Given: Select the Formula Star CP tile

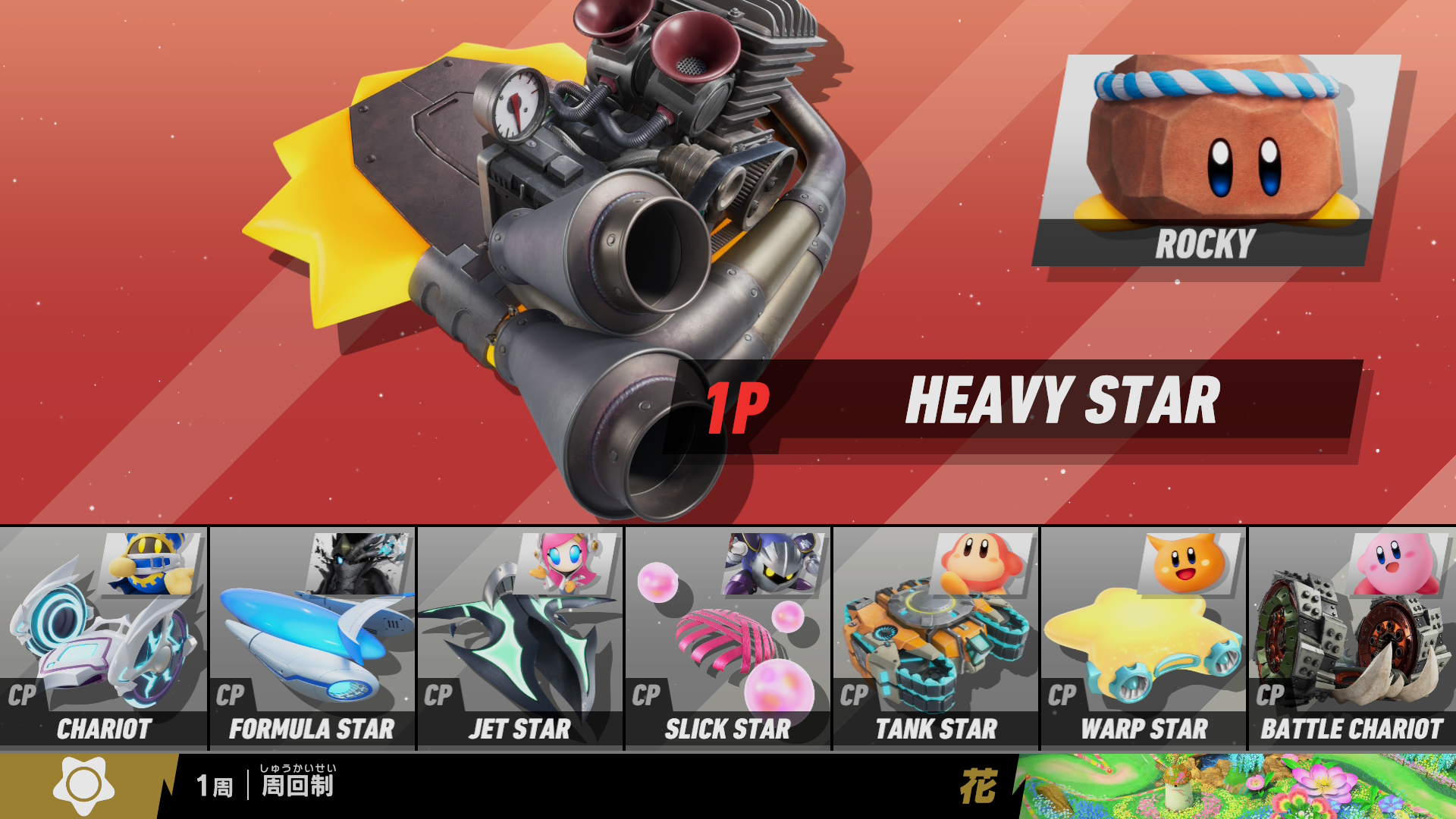Looking at the screenshot, I should point(312,639).
